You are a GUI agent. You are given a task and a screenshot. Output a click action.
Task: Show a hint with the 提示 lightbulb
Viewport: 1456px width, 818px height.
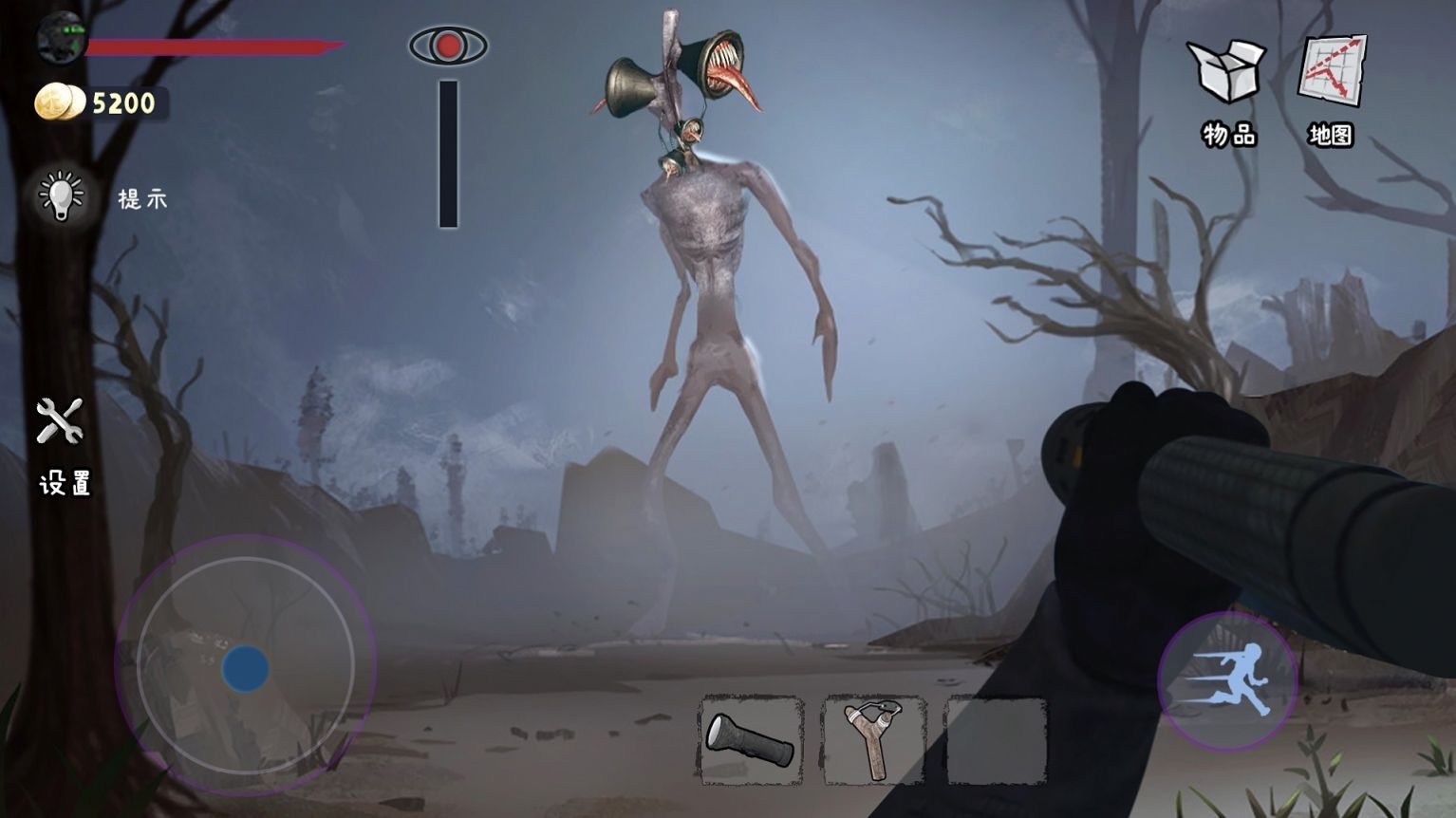click(63, 196)
